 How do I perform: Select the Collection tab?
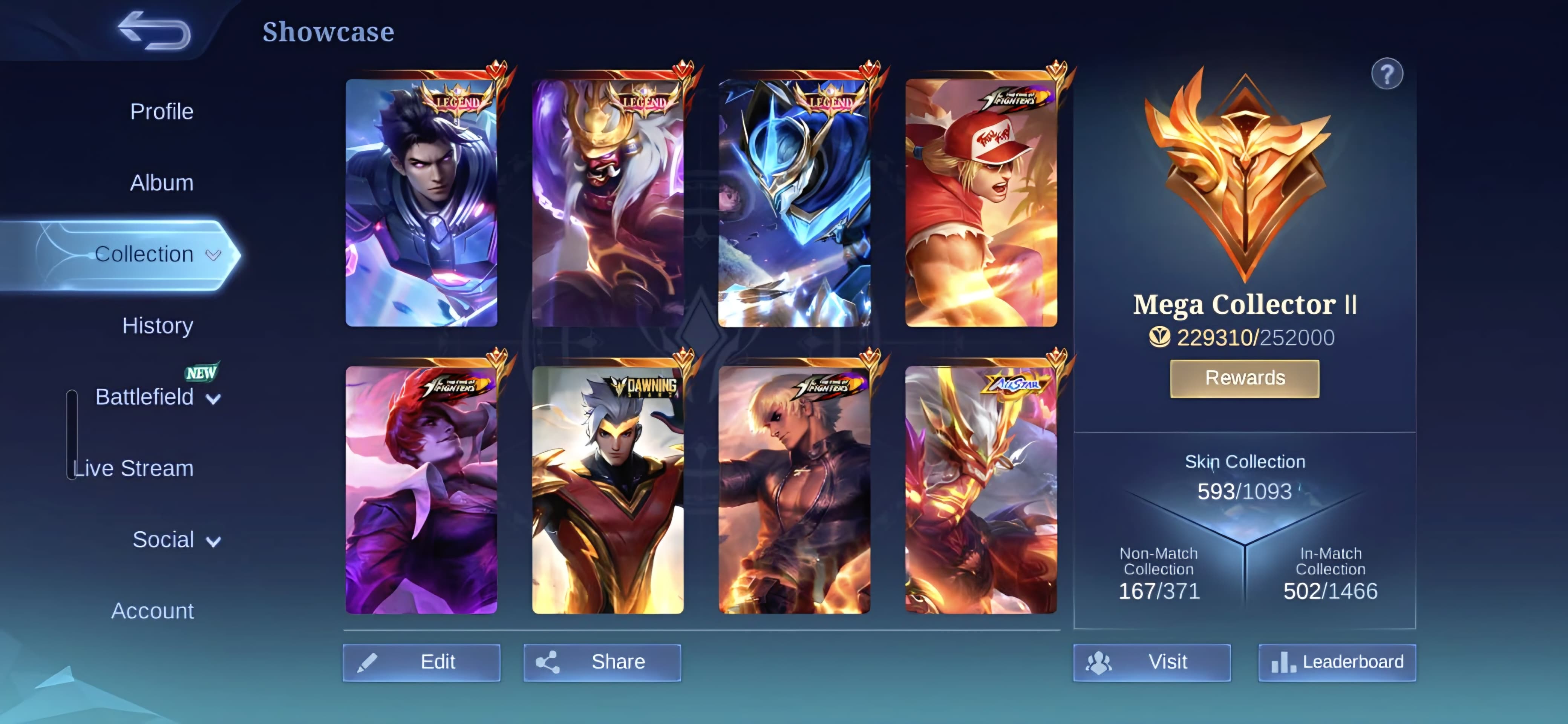pos(144,254)
